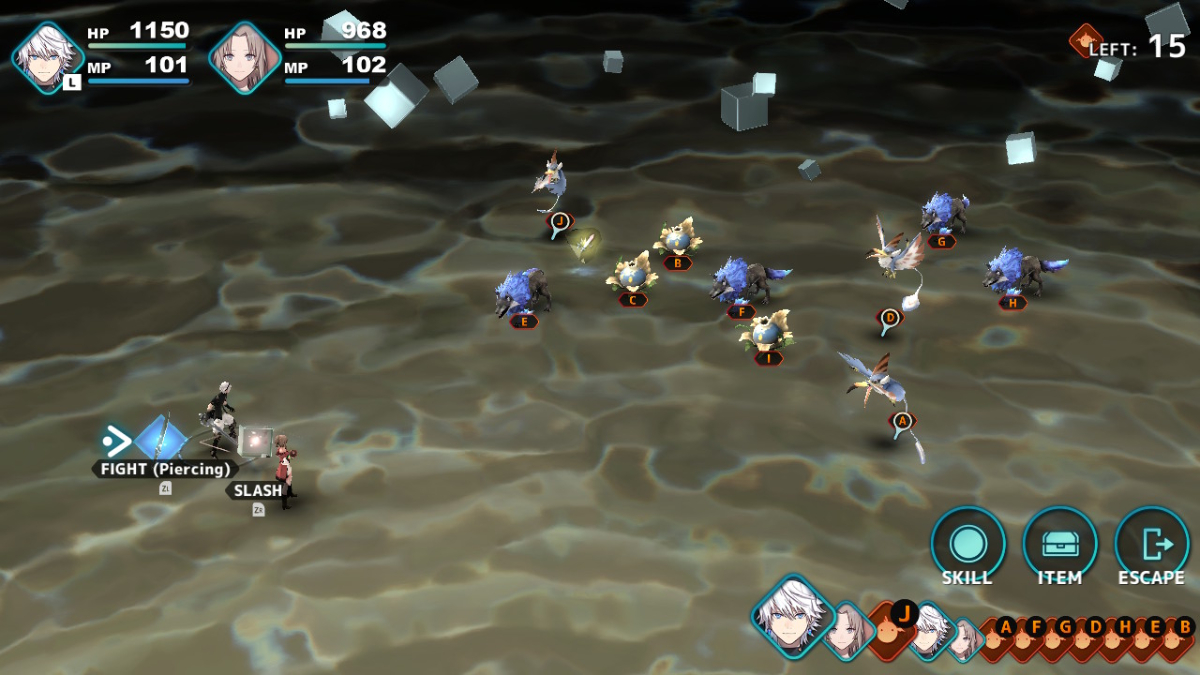Choose ESCAPE to flee the battle
The height and width of the screenshot is (675, 1200).
(x=1151, y=545)
